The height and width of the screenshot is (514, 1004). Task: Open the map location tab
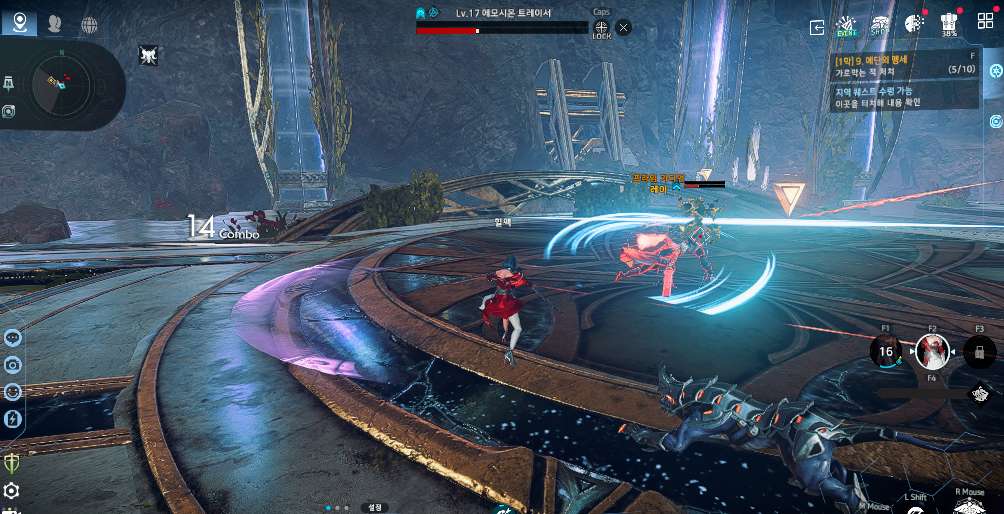pyautogui.click(x=19, y=23)
